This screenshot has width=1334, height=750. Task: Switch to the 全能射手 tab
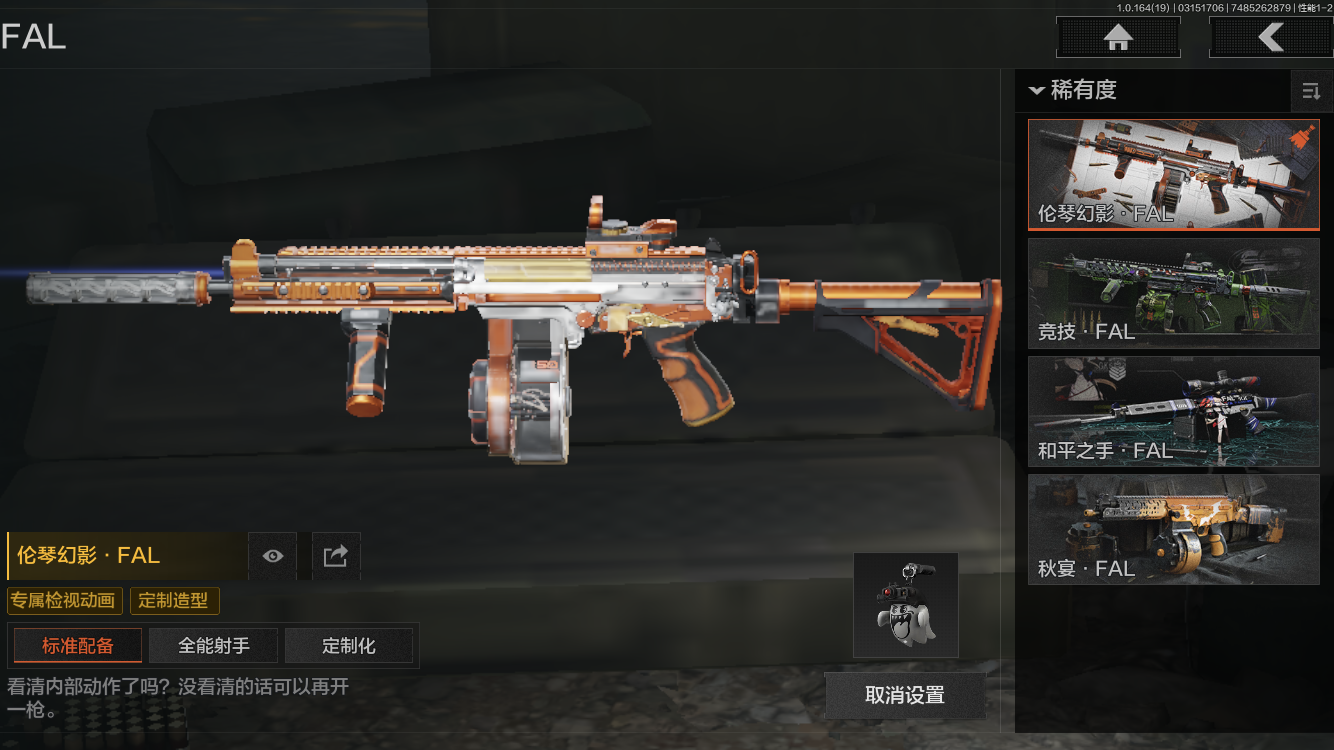[x=214, y=646]
